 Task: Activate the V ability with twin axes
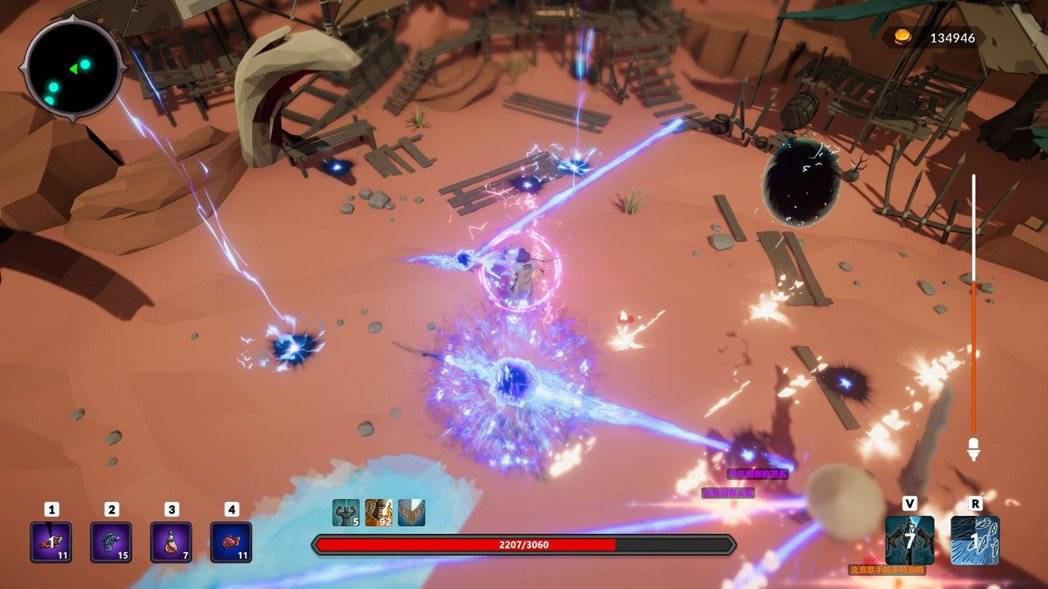click(909, 540)
